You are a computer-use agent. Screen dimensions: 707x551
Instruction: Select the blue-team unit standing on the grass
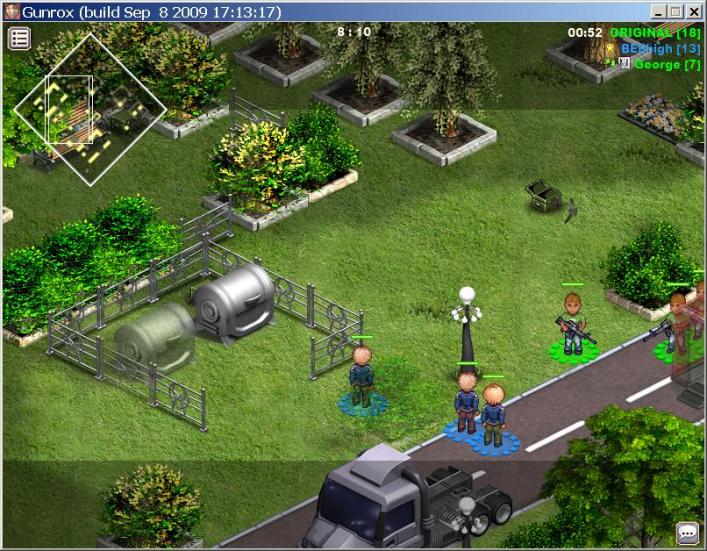click(x=361, y=378)
